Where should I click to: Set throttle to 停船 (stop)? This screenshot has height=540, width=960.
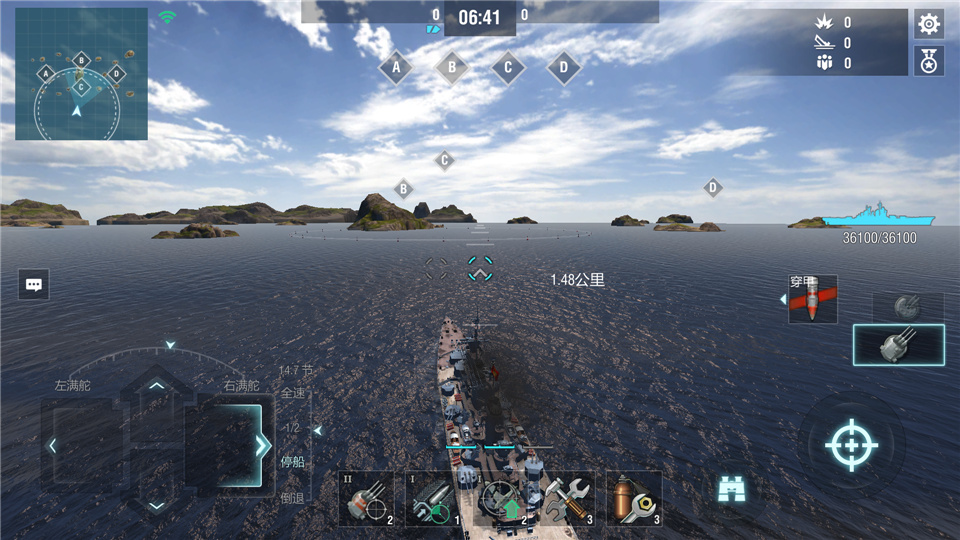[292, 462]
